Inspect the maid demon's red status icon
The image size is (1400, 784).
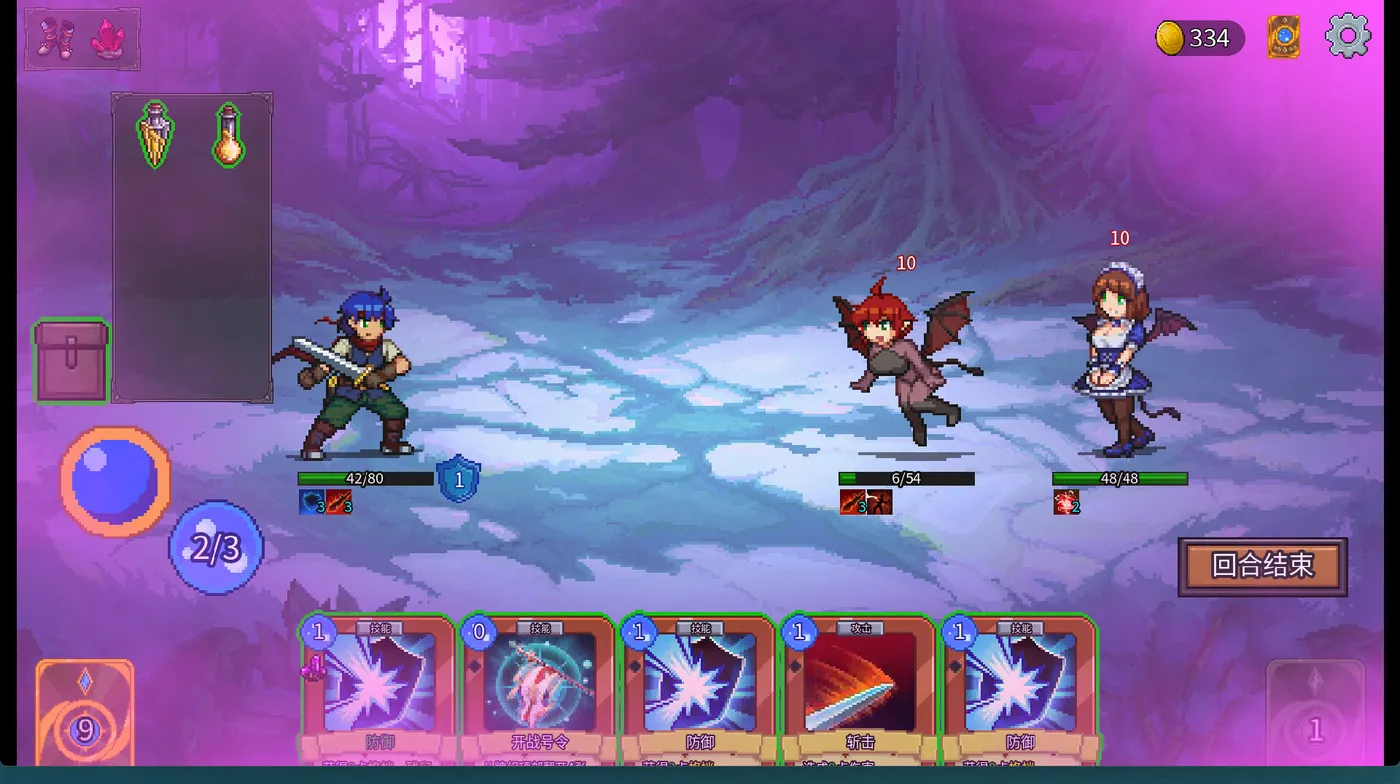1066,503
